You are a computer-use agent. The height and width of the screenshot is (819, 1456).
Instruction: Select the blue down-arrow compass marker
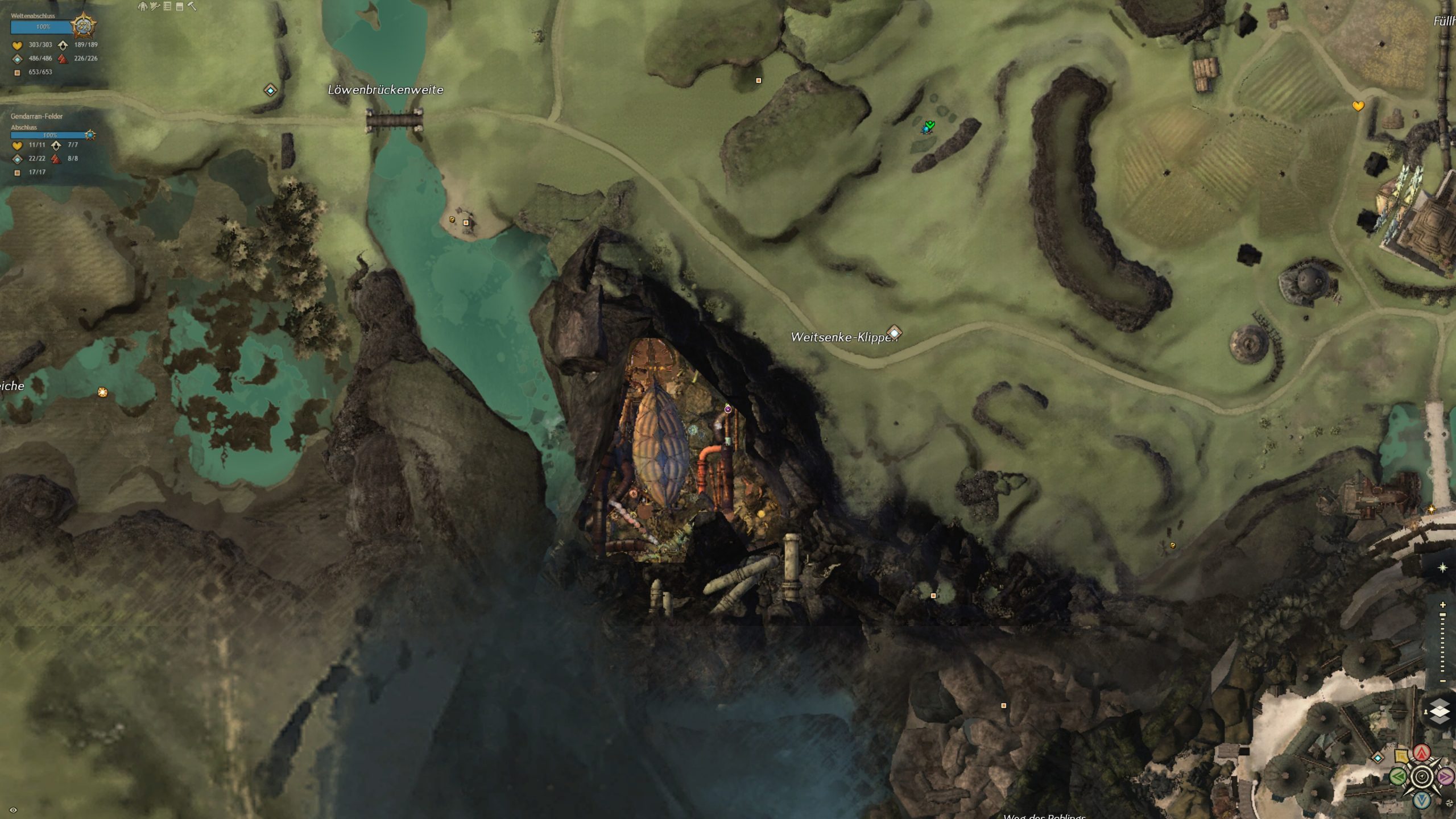pos(1422,800)
